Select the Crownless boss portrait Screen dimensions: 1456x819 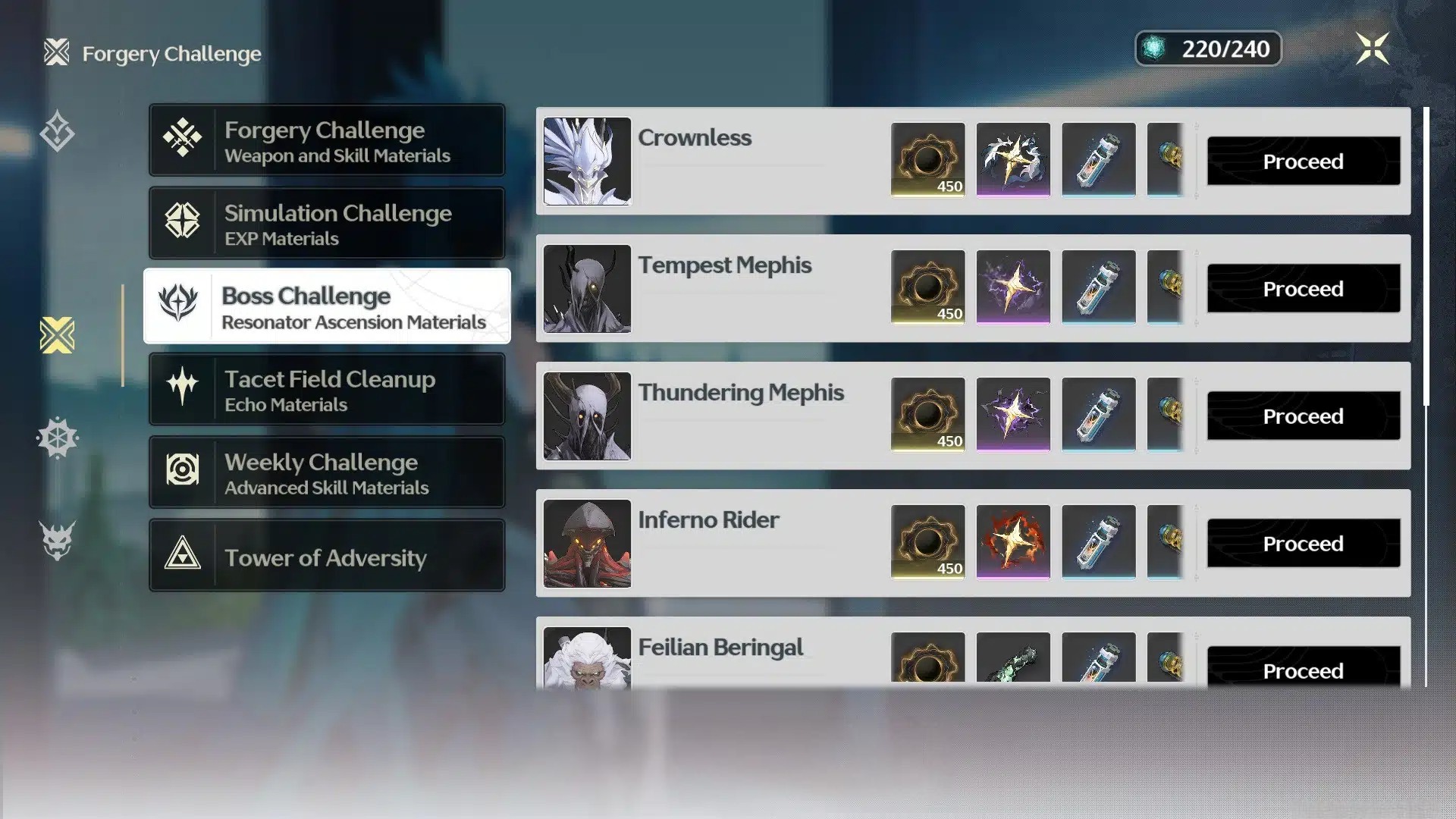(x=587, y=161)
